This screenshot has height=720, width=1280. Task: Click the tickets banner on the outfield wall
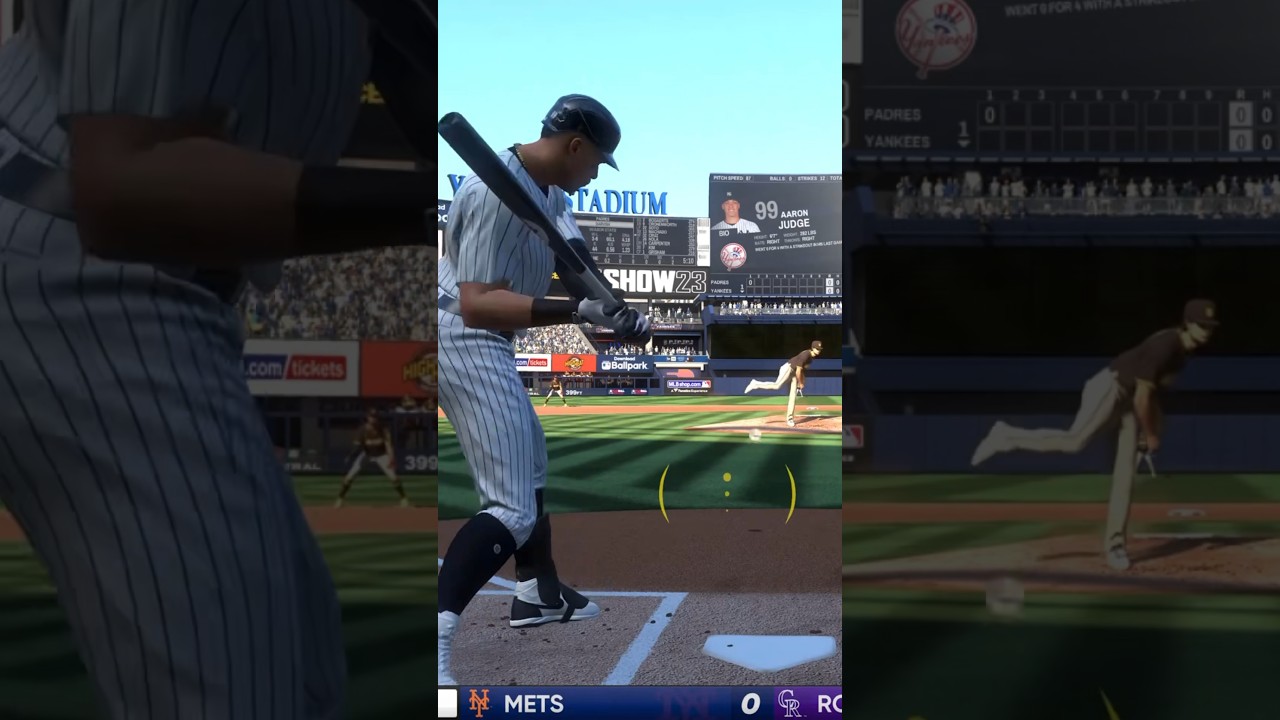coord(532,362)
